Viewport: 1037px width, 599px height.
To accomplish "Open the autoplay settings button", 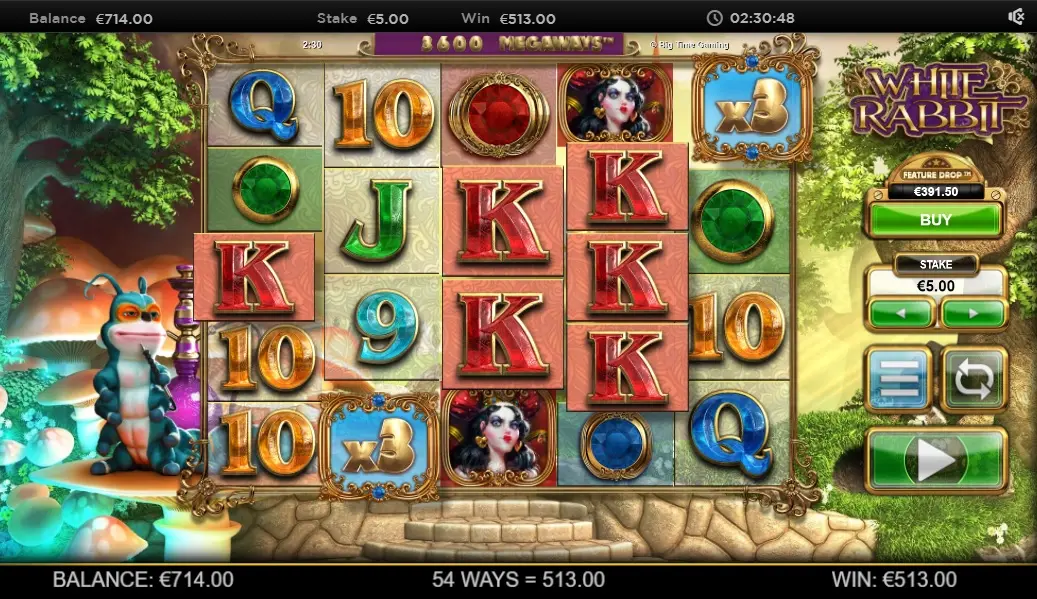I will pos(974,379).
